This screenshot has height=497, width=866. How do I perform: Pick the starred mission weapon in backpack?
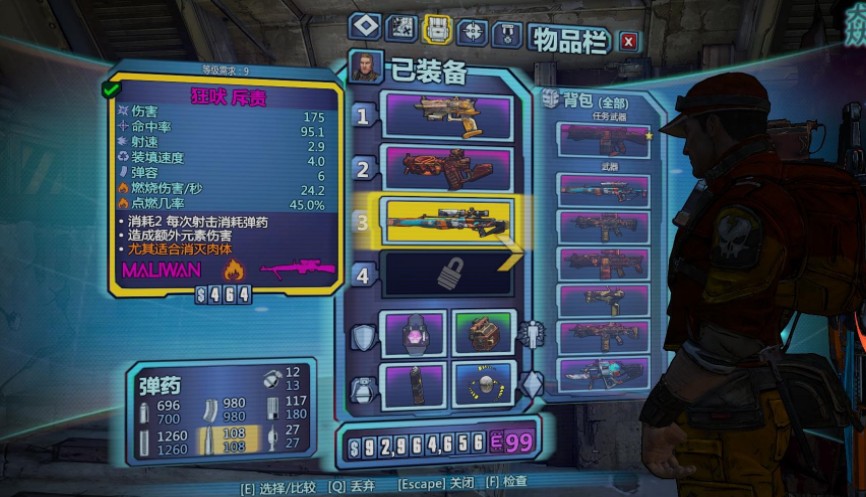click(x=604, y=139)
